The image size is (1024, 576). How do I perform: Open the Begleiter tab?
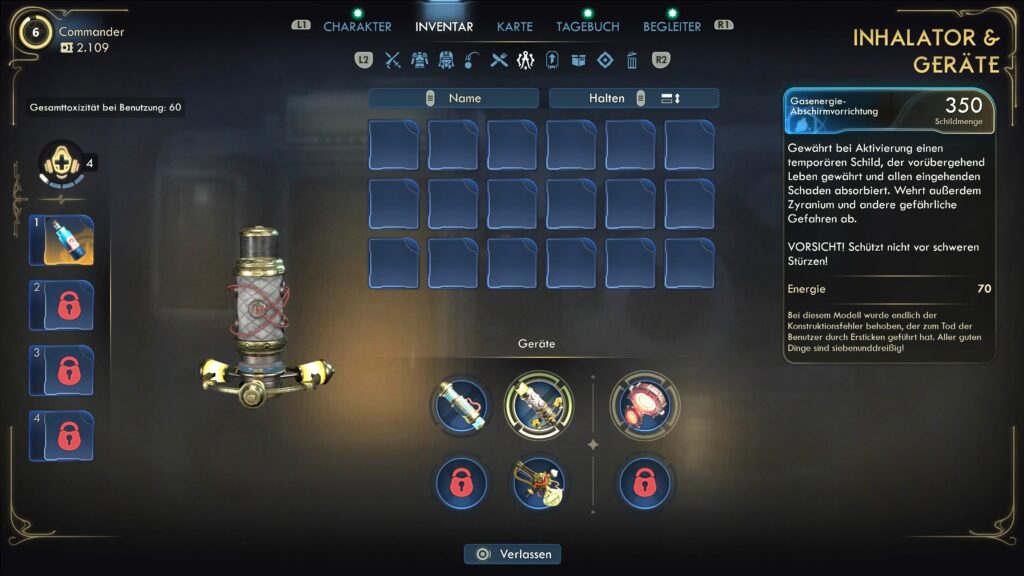(672, 26)
